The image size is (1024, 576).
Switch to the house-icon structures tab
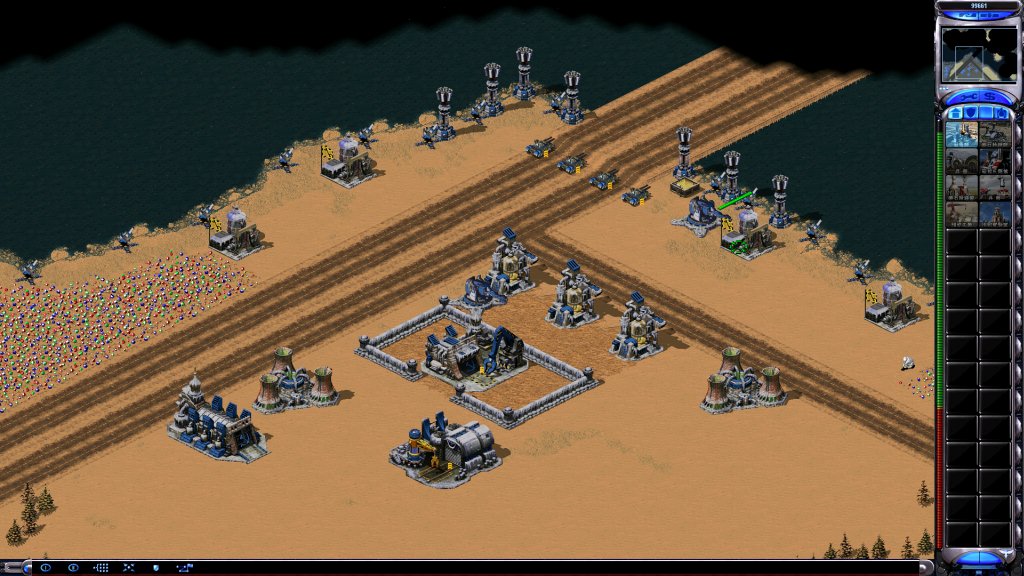click(x=955, y=113)
